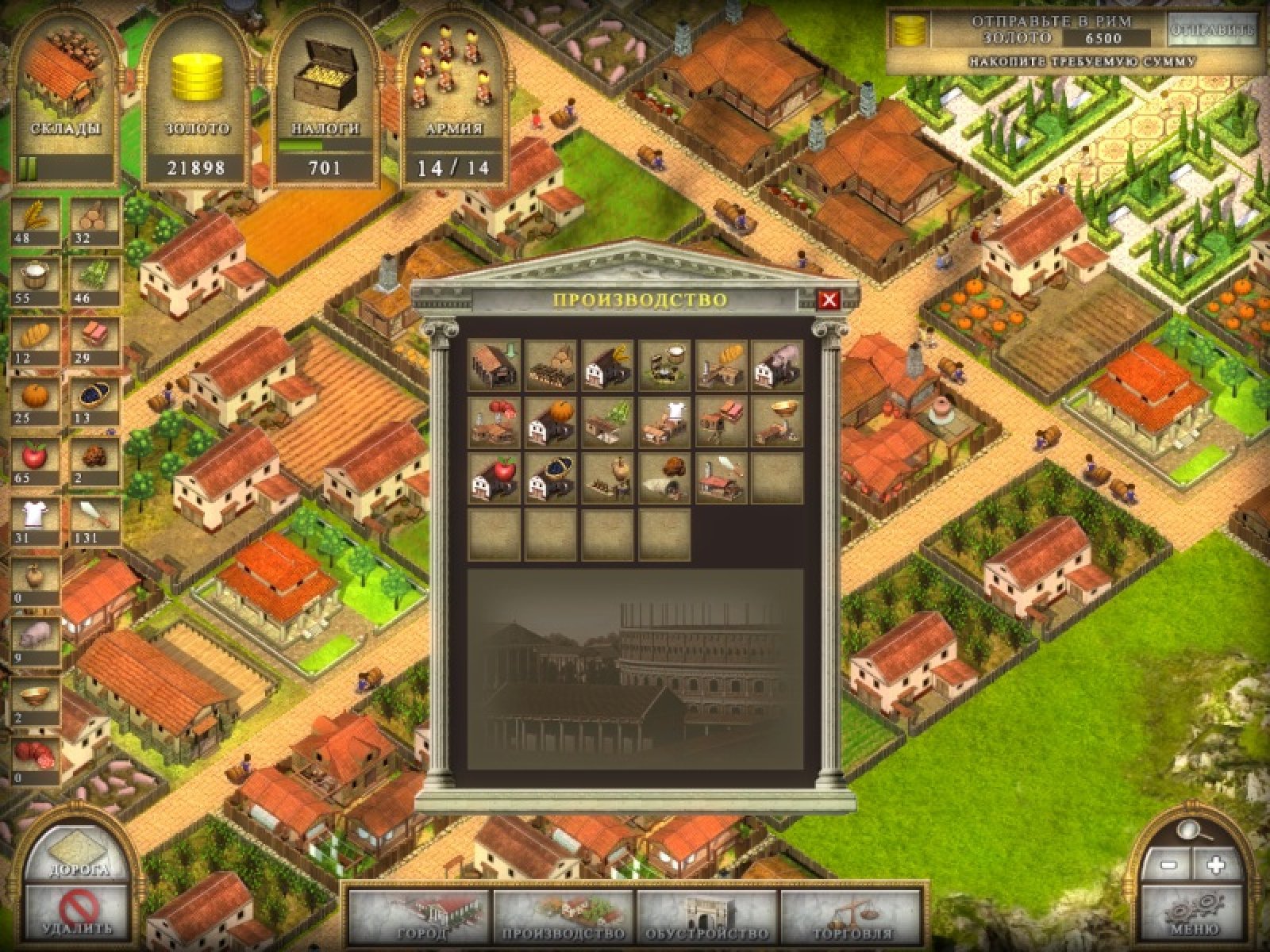The height and width of the screenshot is (952, 1270).
Task: Pick the pig farm building
Action: [x=778, y=365]
